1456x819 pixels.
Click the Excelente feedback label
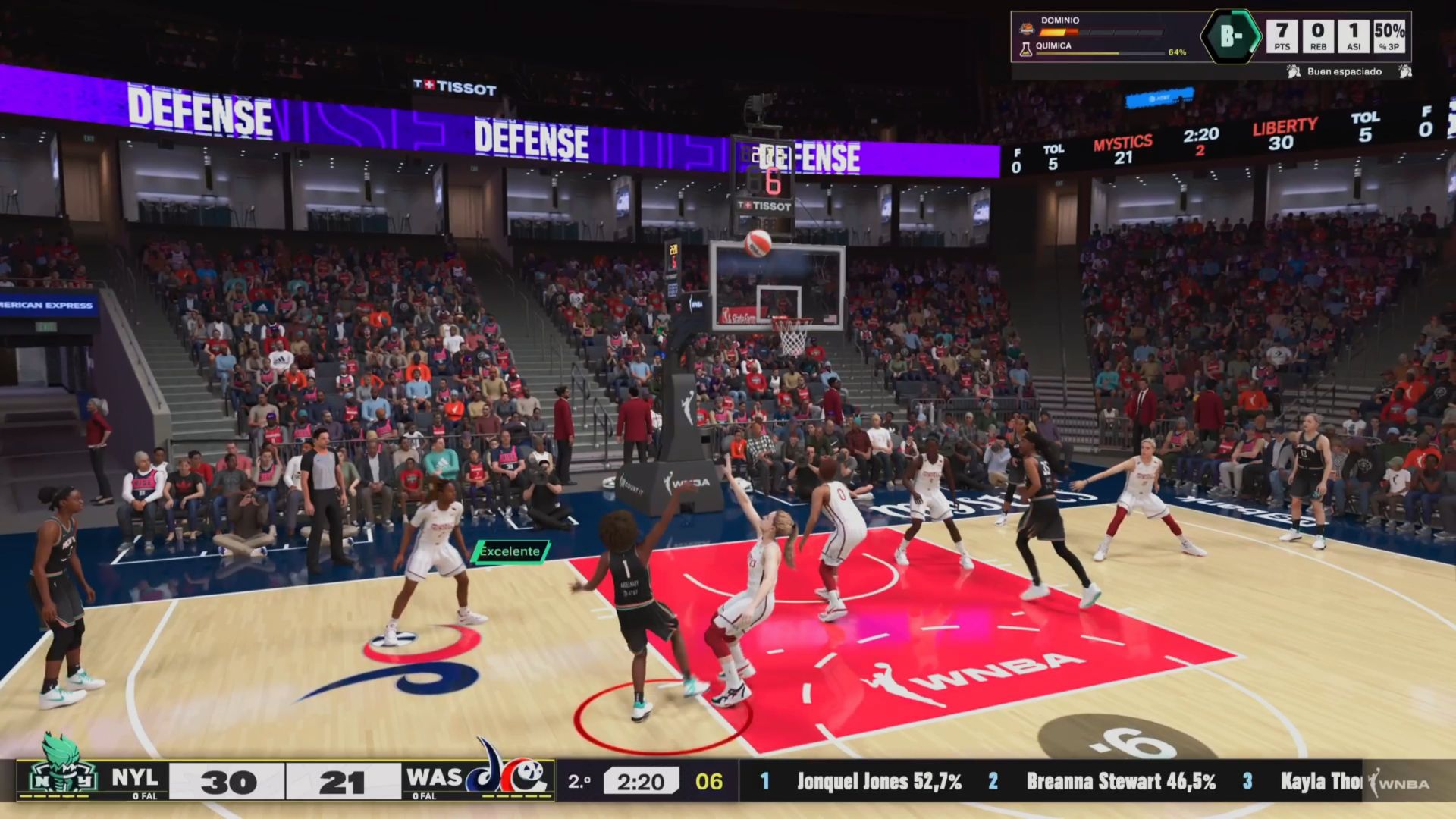(x=509, y=551)
